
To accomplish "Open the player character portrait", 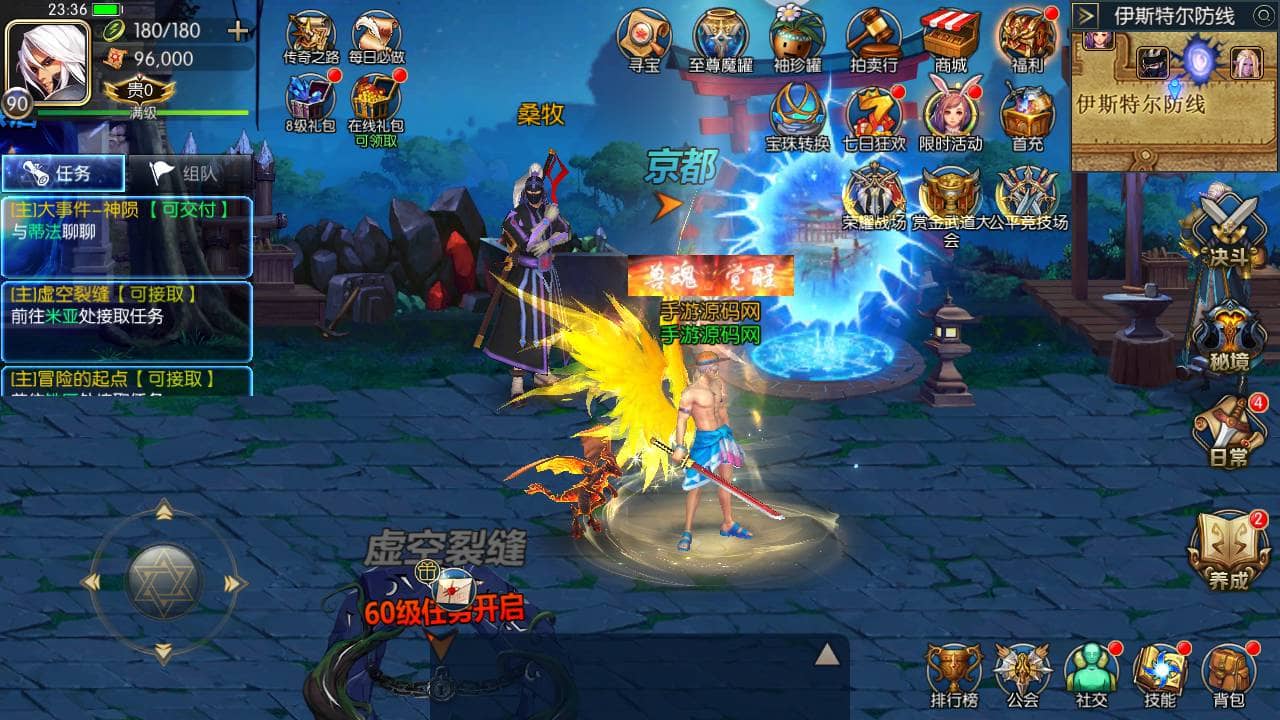I will (35, 56).
